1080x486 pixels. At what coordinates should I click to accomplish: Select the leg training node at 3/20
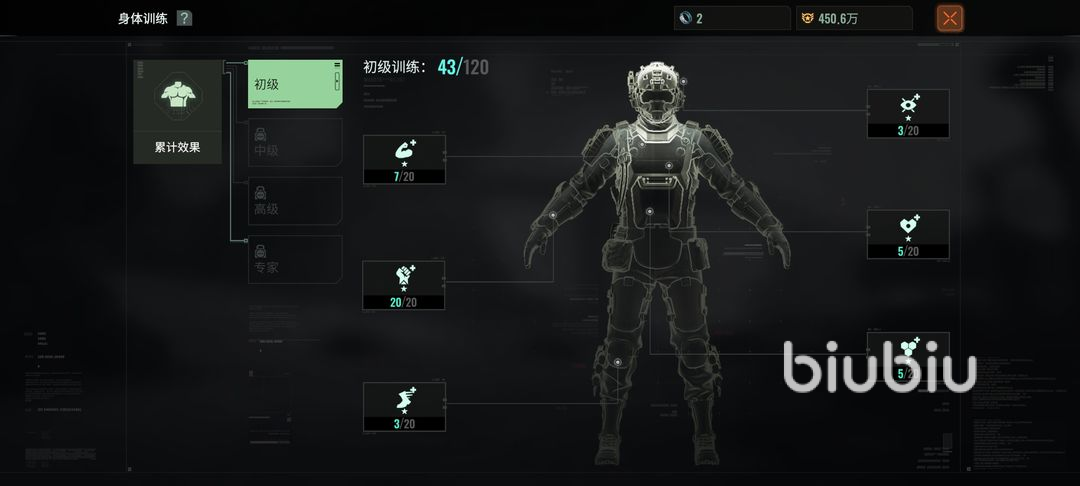404,406
